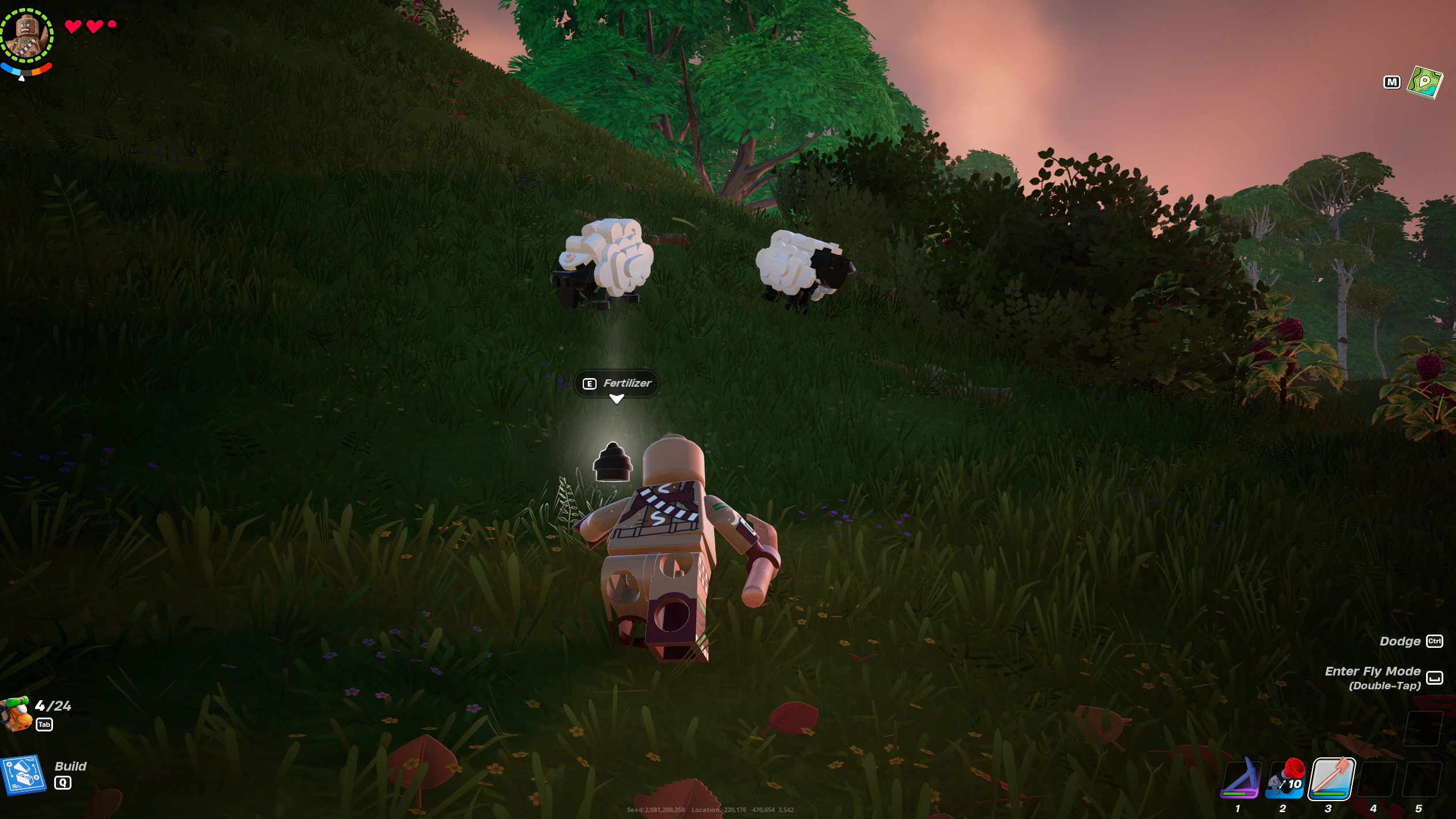The height and width of the screenshot is (819, 1456).
Task: Click the player avatar portrait
Action: (27, 35)
